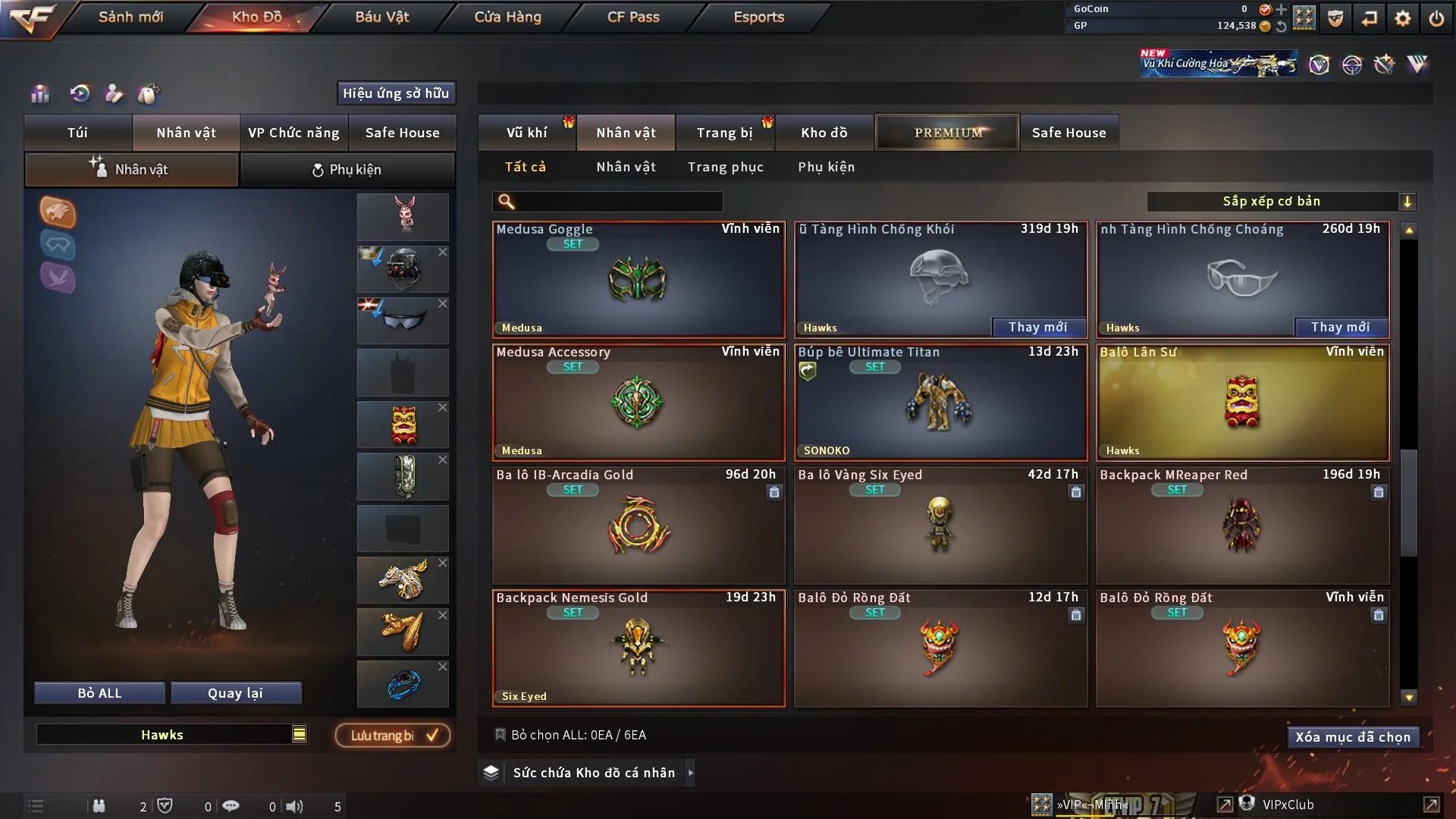Click the power exit icon

coord(1436,18)
